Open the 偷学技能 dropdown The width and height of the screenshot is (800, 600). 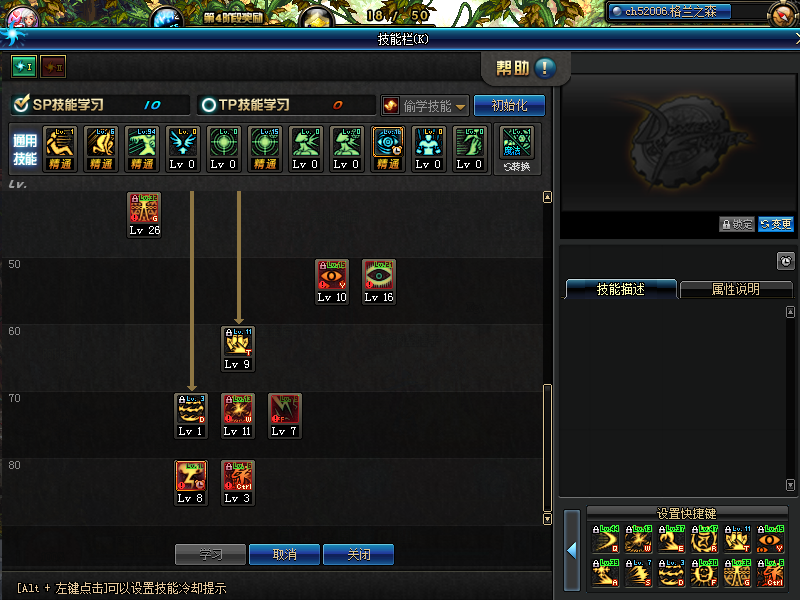pos(425,105)
